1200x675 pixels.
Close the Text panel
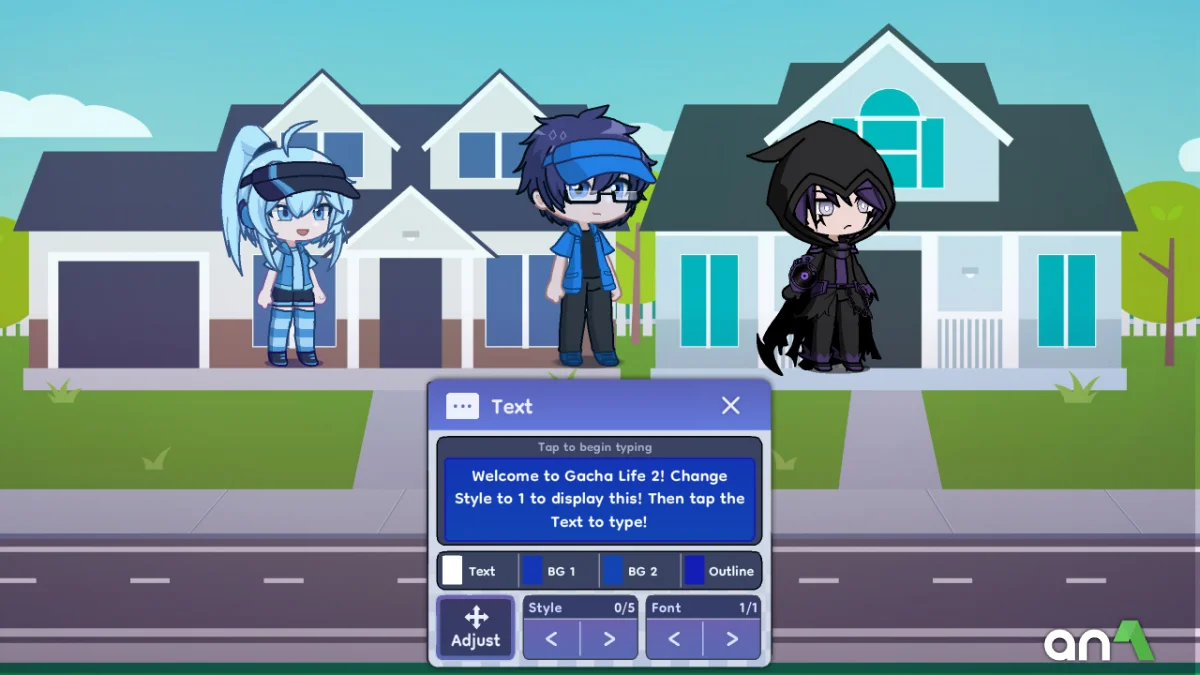731,405
